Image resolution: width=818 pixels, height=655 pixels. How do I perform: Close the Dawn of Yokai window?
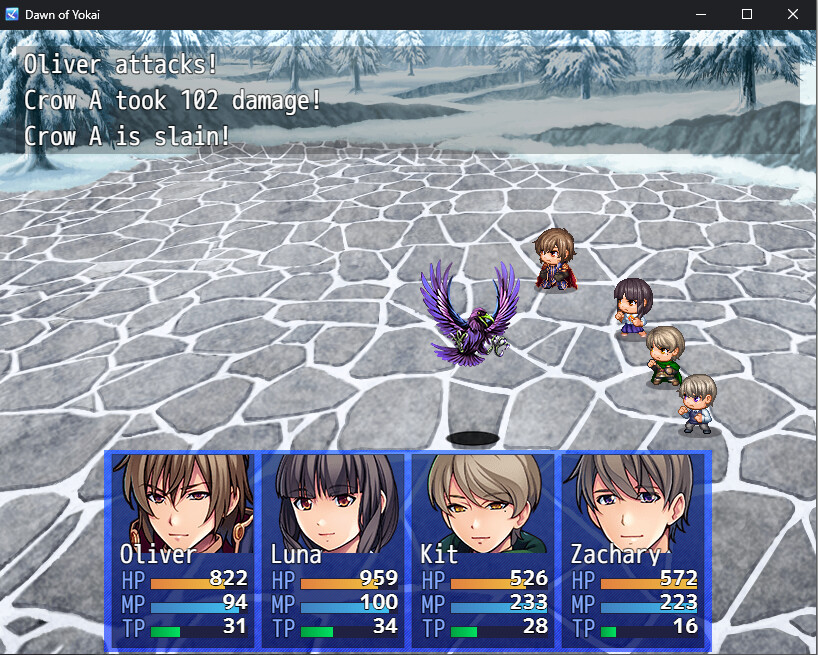(793, 15)
